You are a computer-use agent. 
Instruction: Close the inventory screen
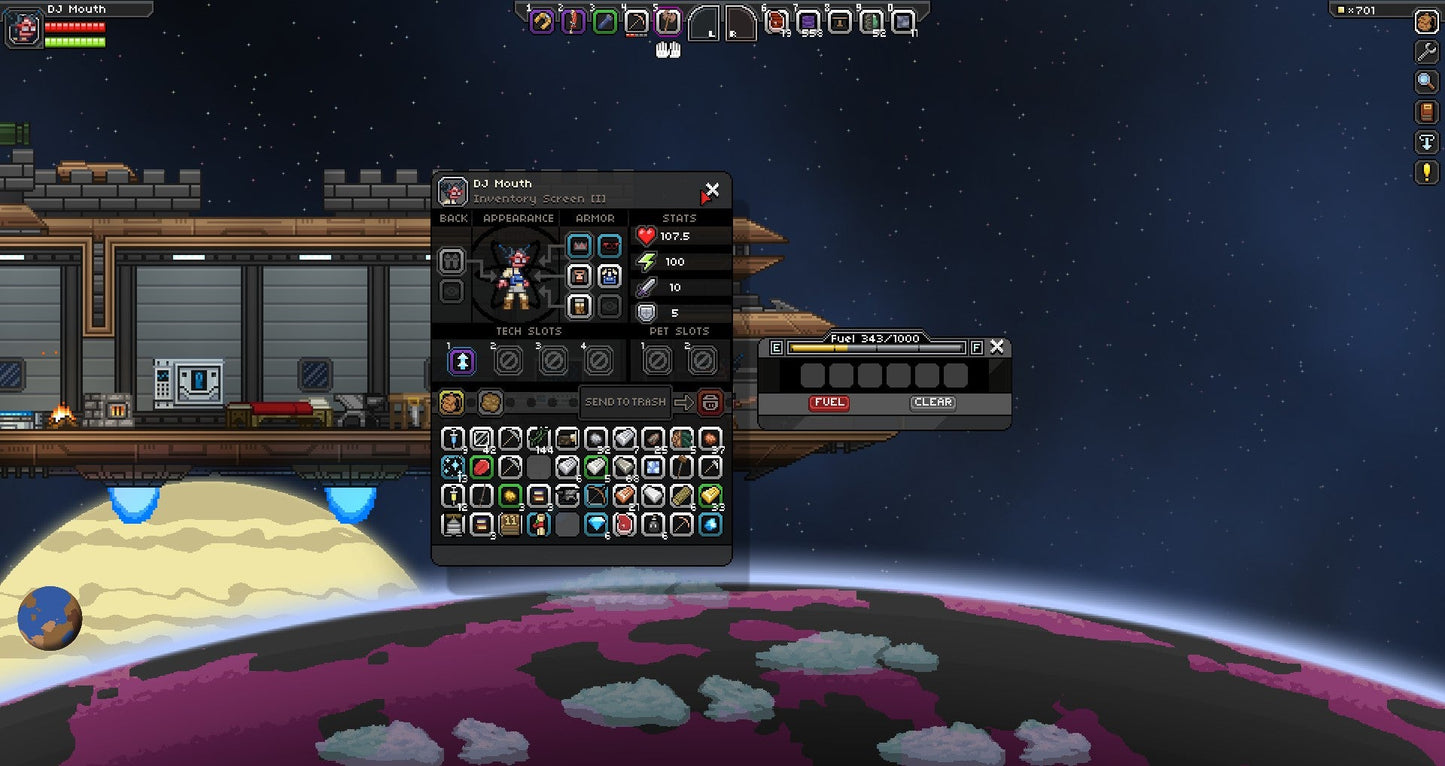point(712,189)
